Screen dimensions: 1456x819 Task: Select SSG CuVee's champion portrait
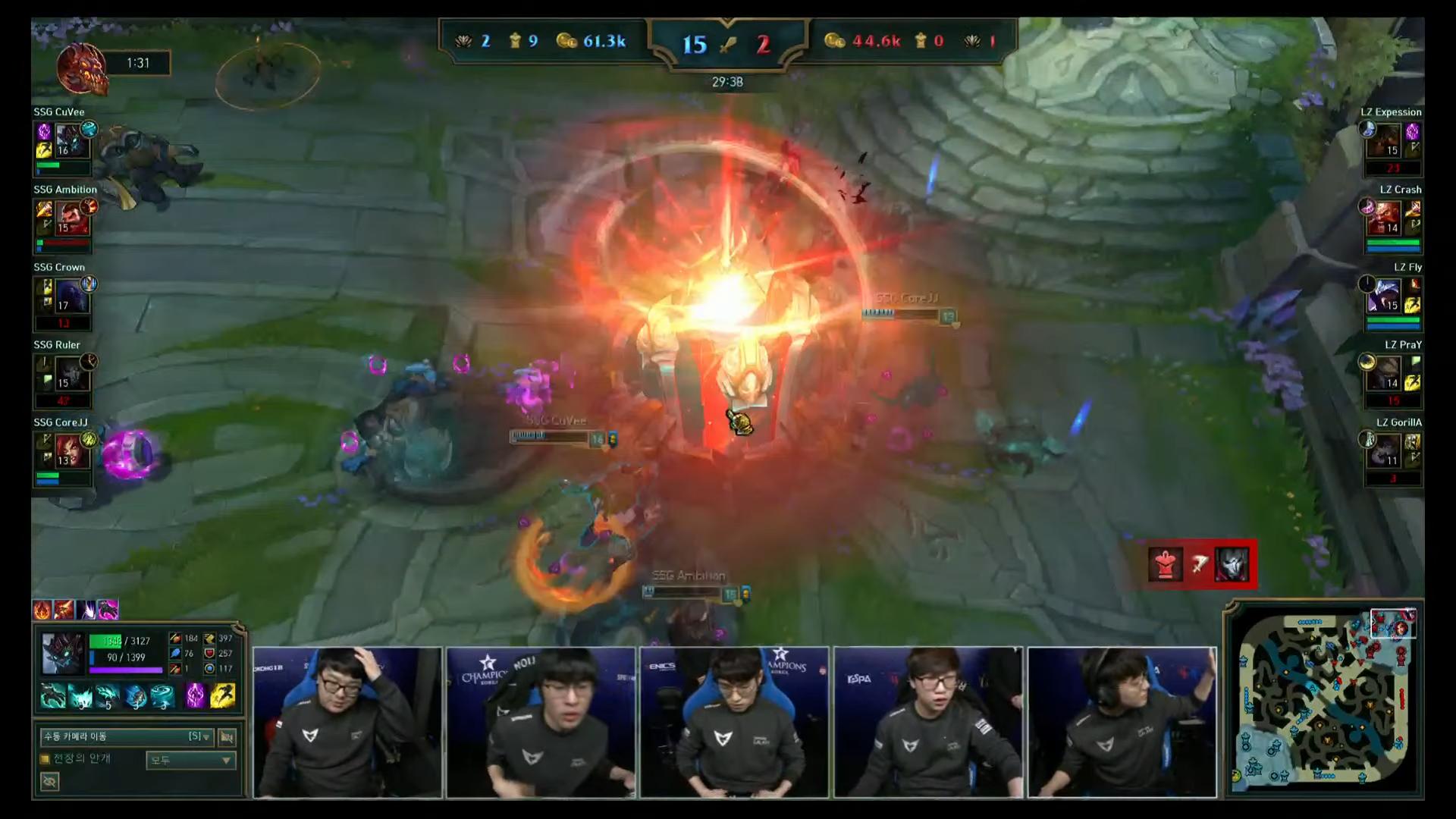(71, 141)
